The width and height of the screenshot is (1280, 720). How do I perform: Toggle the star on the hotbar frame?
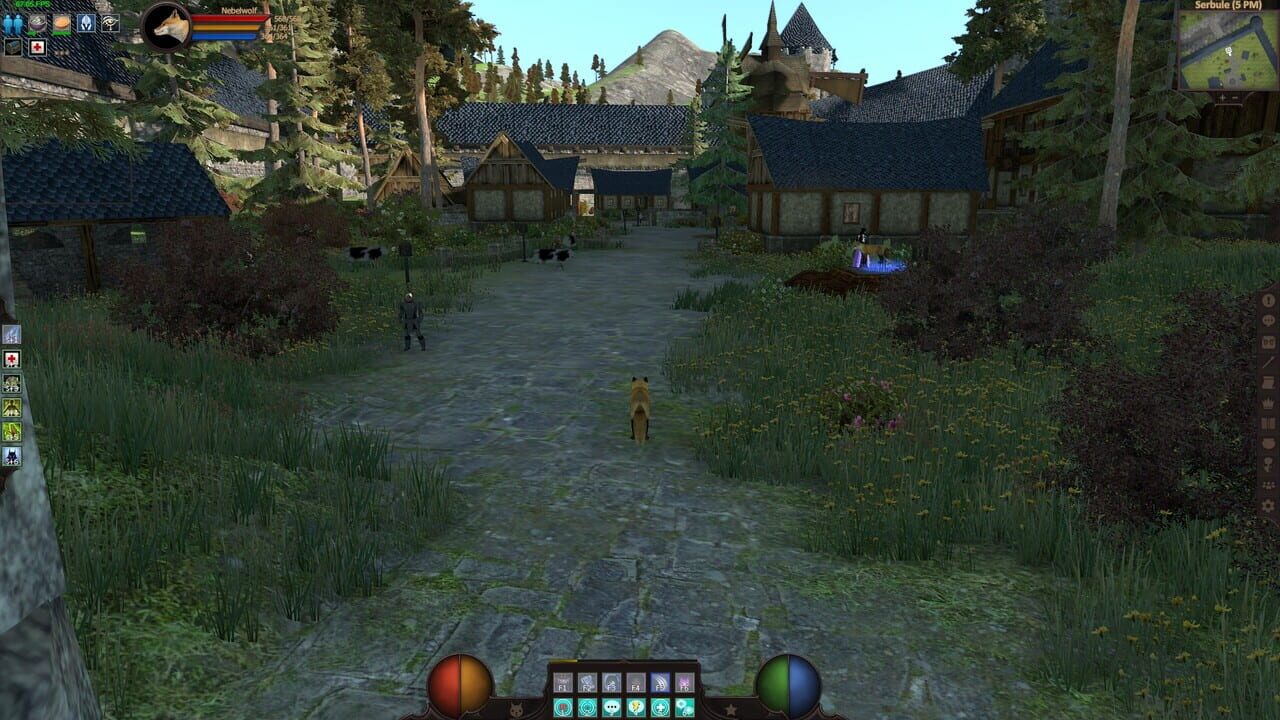730,708
